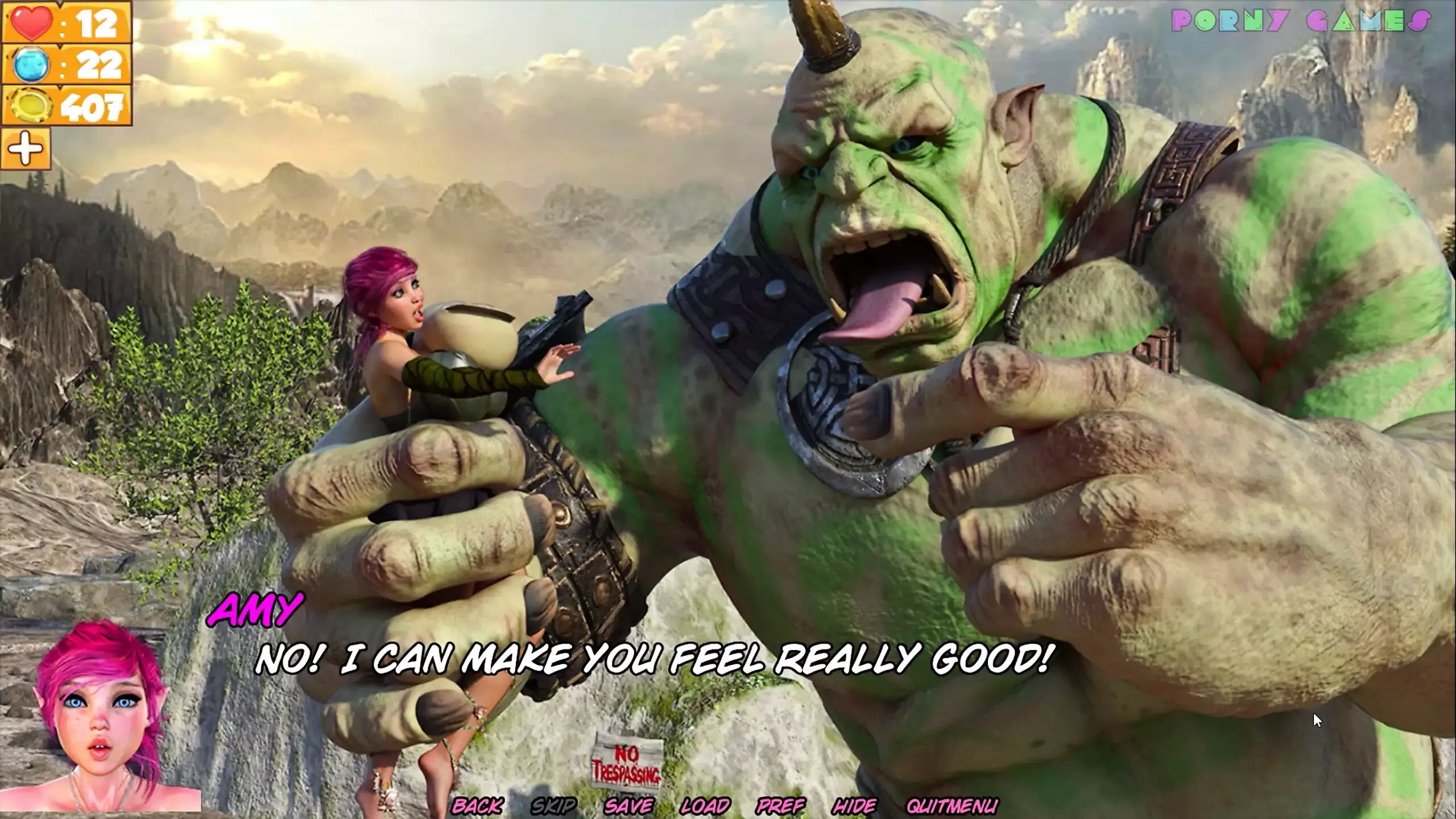Image resolution: width=1456 pixels, height=819 pixels.
Task: Activate the Skip dialogue button
Action: [553, 805]
